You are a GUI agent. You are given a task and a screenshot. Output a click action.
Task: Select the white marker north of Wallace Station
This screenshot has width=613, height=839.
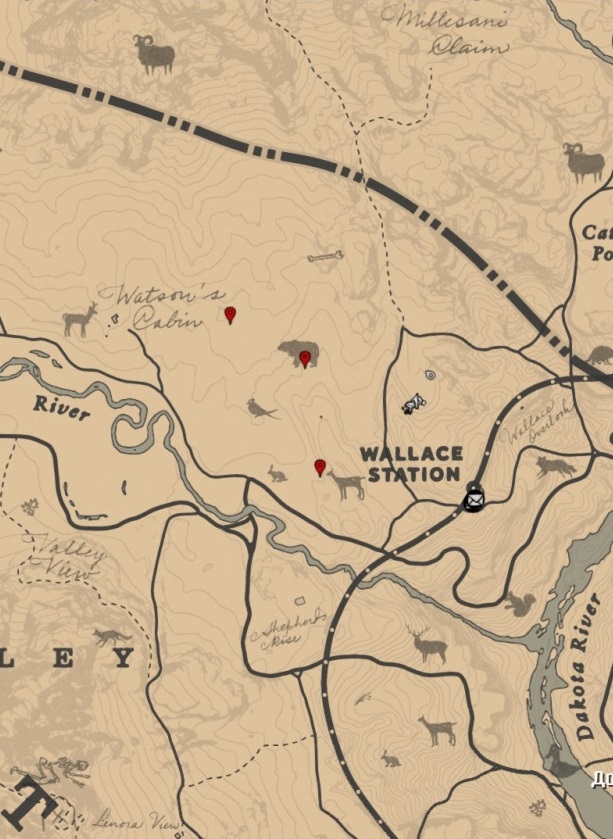click(x=412, y=403)
